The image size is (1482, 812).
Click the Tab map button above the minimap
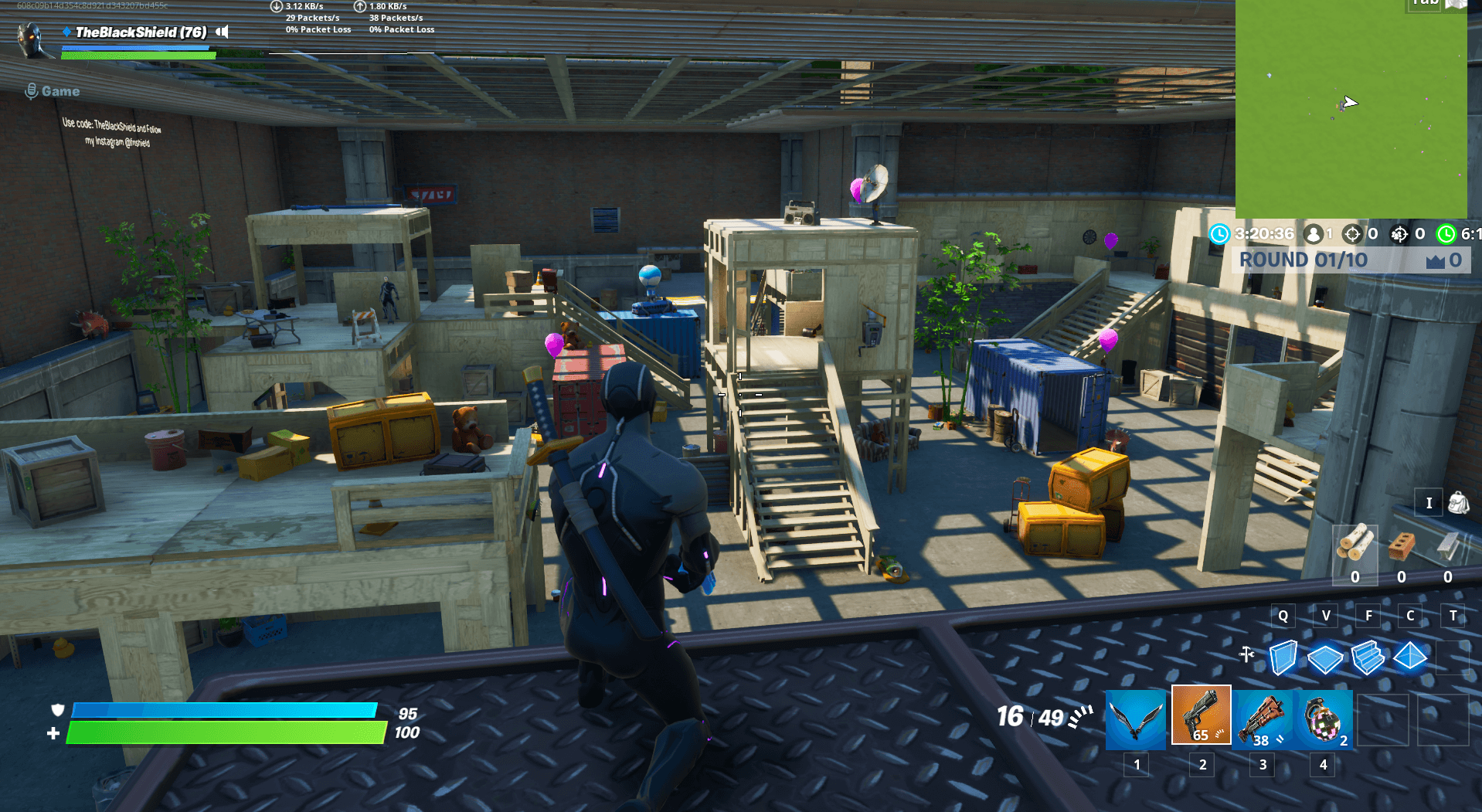(x=1424, y=6)
